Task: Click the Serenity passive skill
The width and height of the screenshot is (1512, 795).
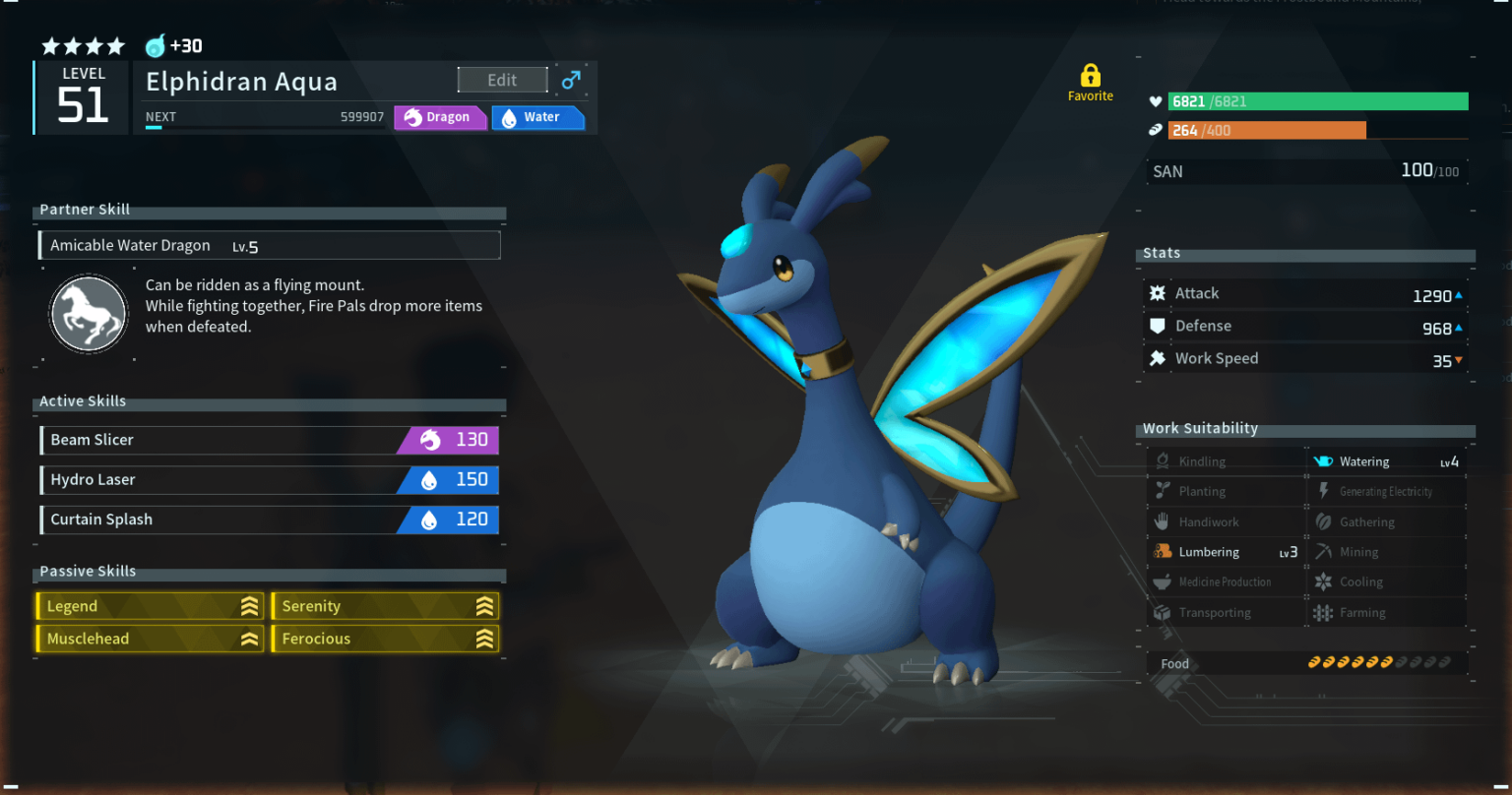Action: pyautogui.click(x=385, y=606)
